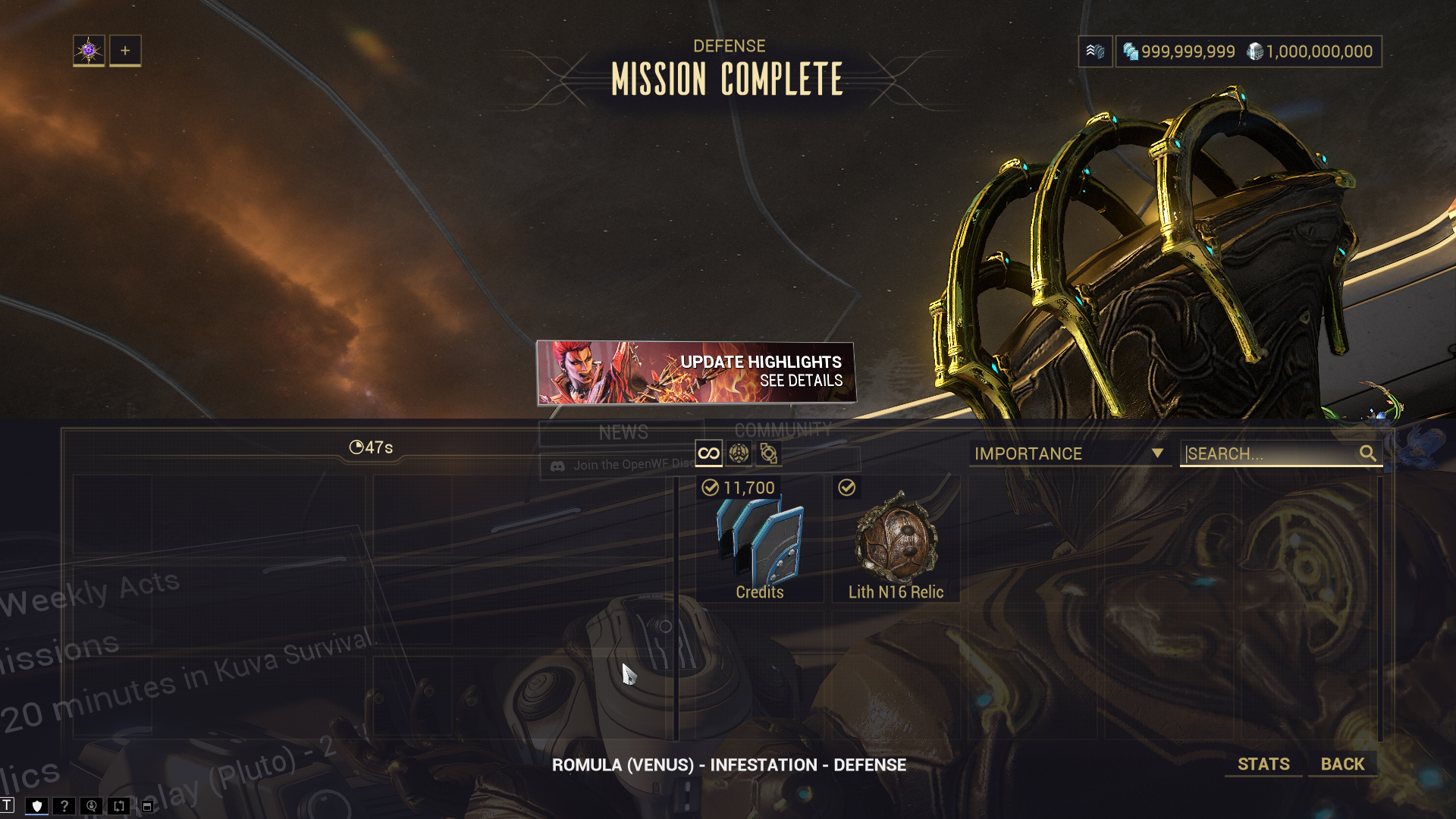Click the credits and platinum balance panel

(x=1248, y=52)
